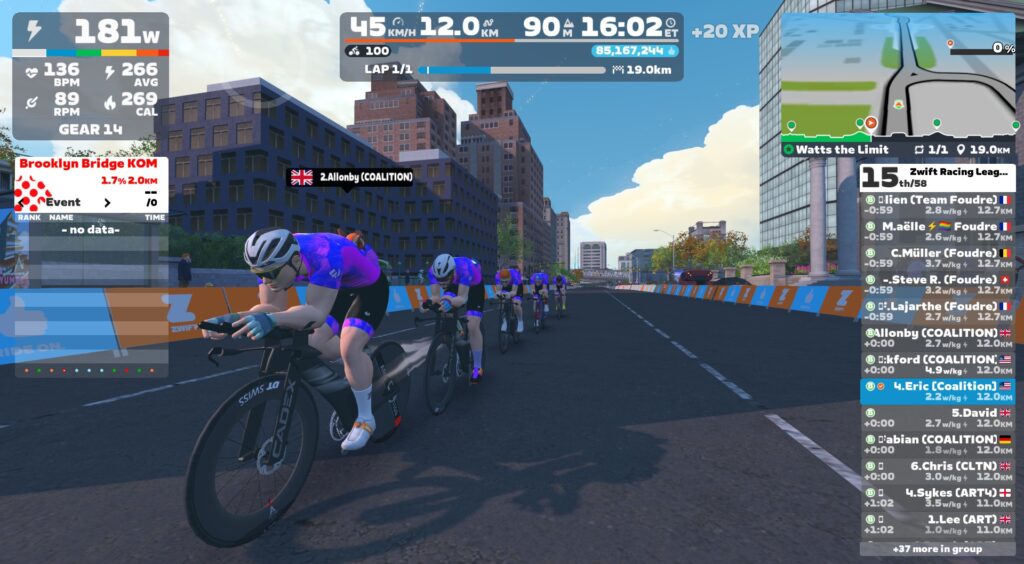The width and height of the screenshot is (1024, 564).
Task: Click the minimap in the corner
Action: 897,76
